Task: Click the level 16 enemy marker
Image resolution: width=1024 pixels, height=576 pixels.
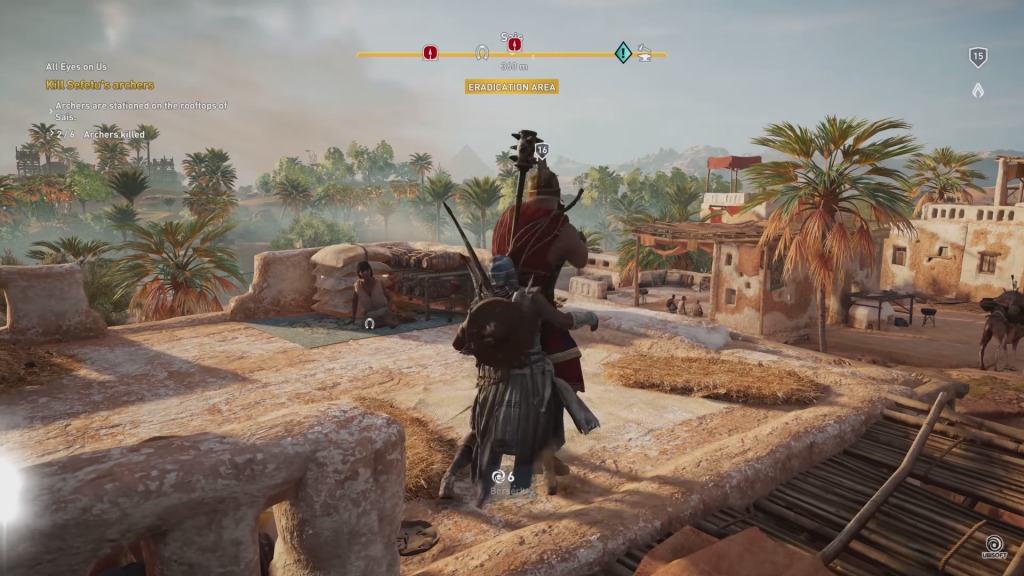Action: [542, 151]
